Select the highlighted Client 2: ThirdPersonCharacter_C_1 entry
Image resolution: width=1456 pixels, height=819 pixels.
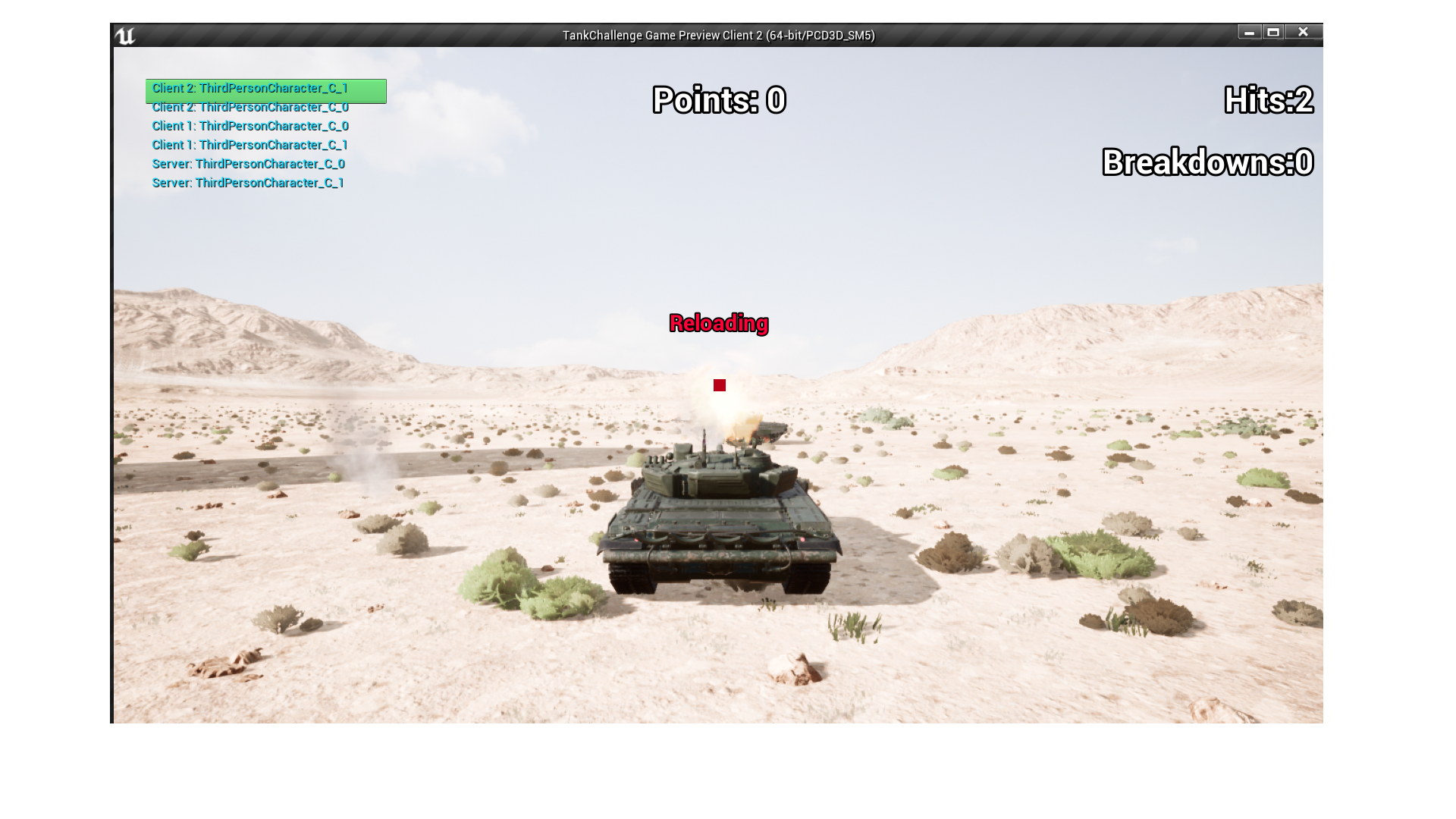[250, 89]
